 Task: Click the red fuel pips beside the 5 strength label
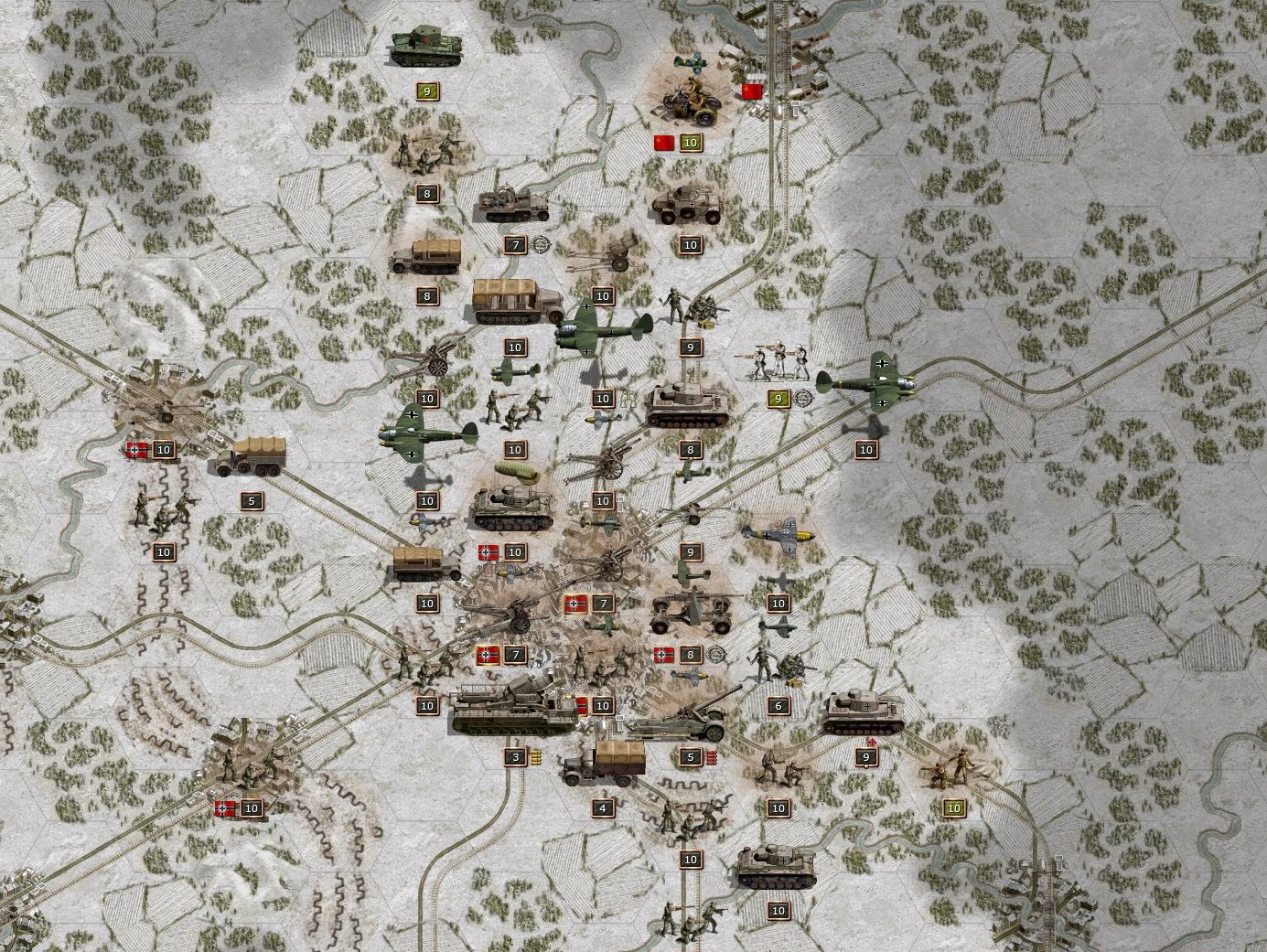[x=711, y=757]
